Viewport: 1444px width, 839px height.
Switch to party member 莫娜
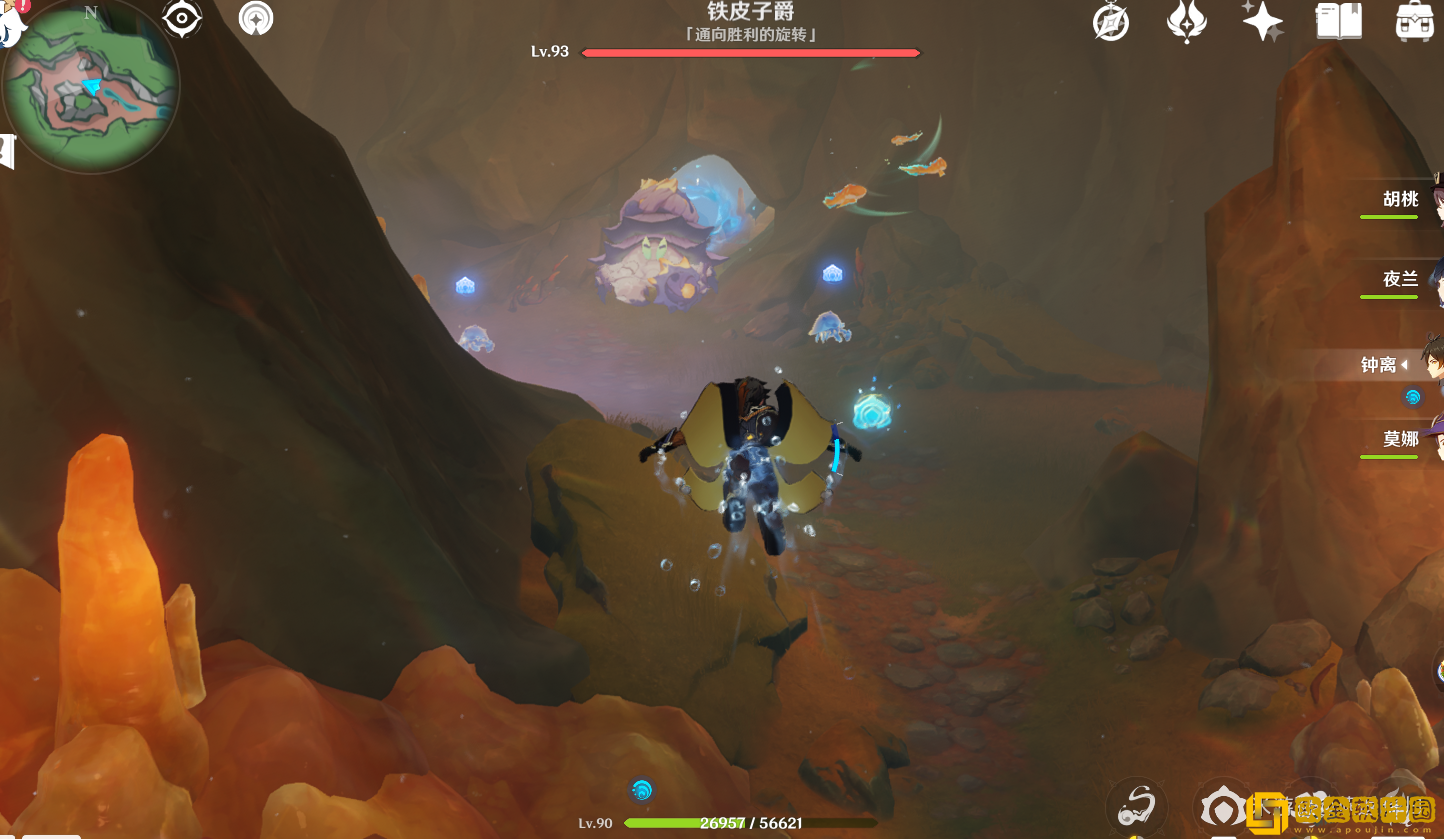[x=1402, y=440]
